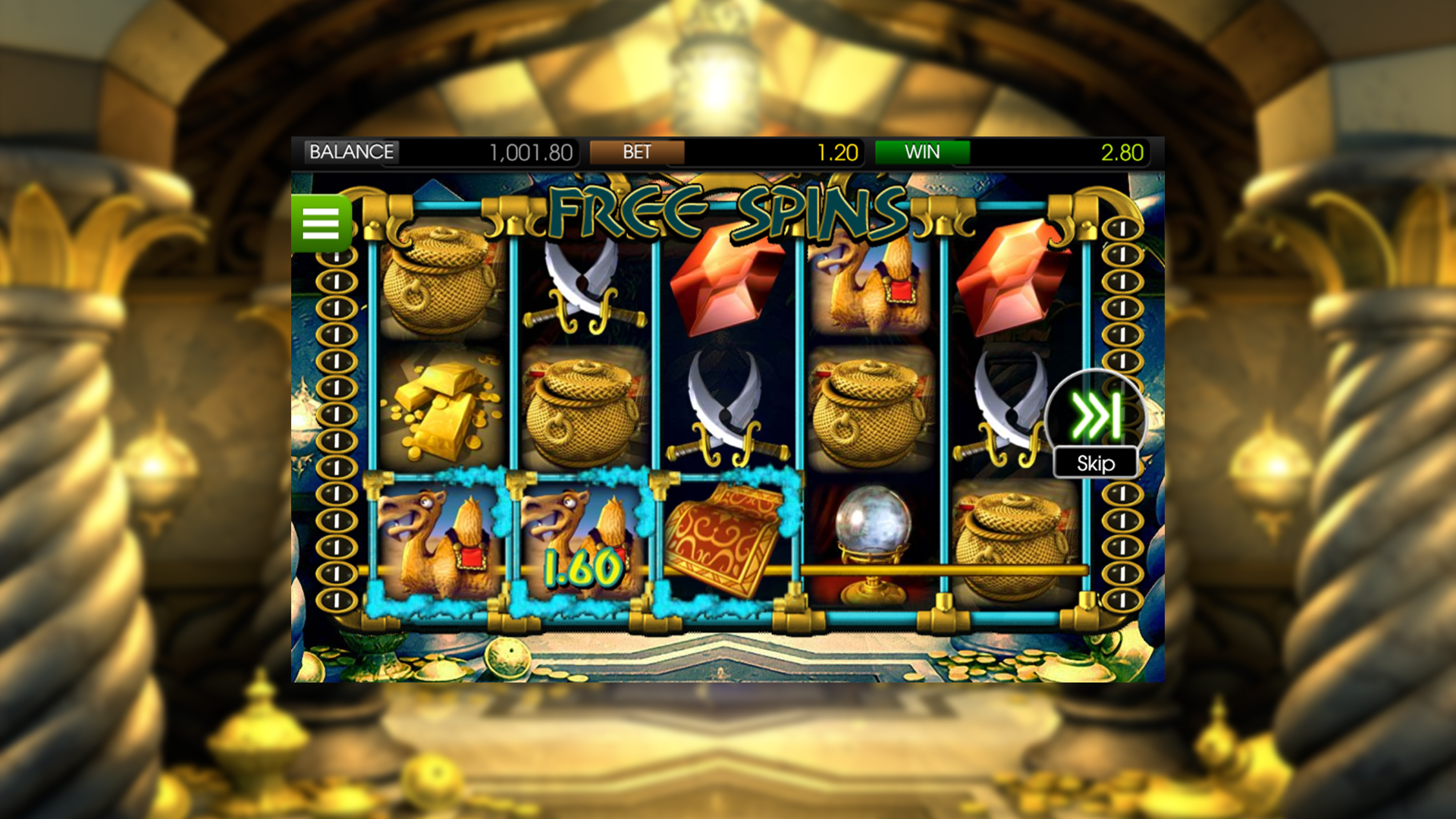Click the win amount 2.80 display
Image resolution: width=1456 pixels, height=819 pixels.
1119,151
